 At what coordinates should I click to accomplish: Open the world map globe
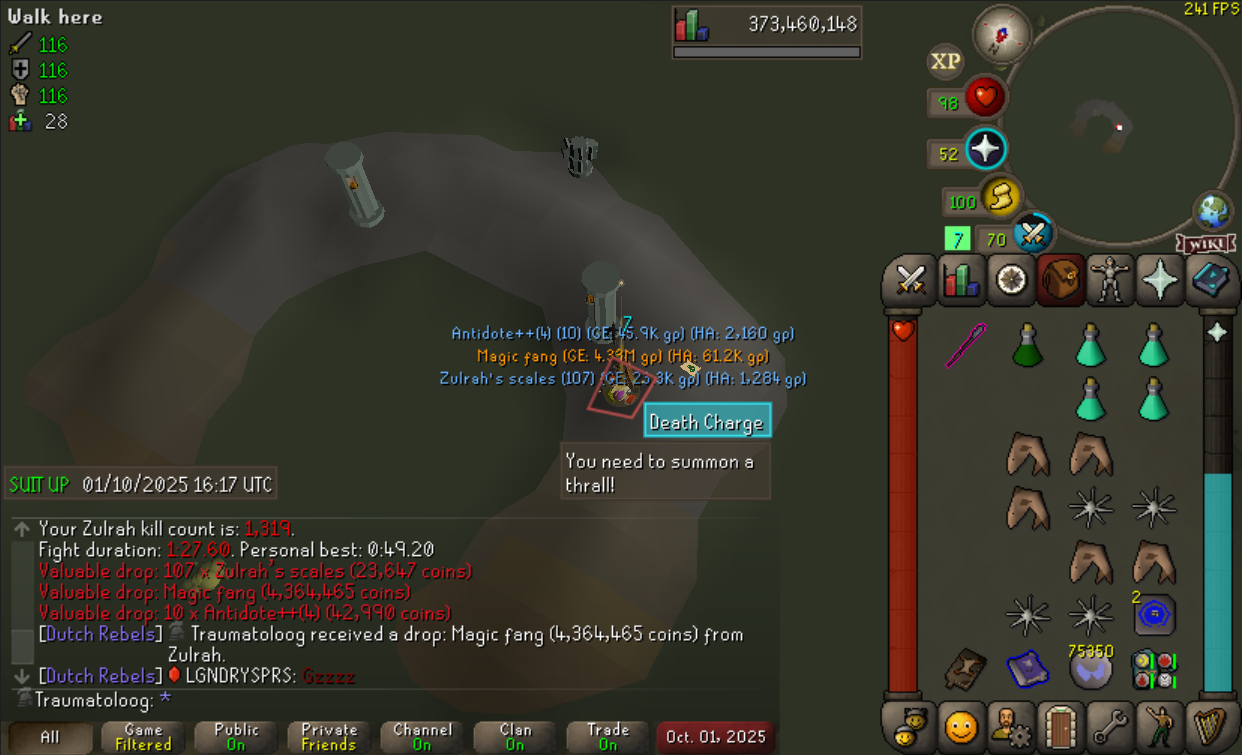click(1213, 211)
